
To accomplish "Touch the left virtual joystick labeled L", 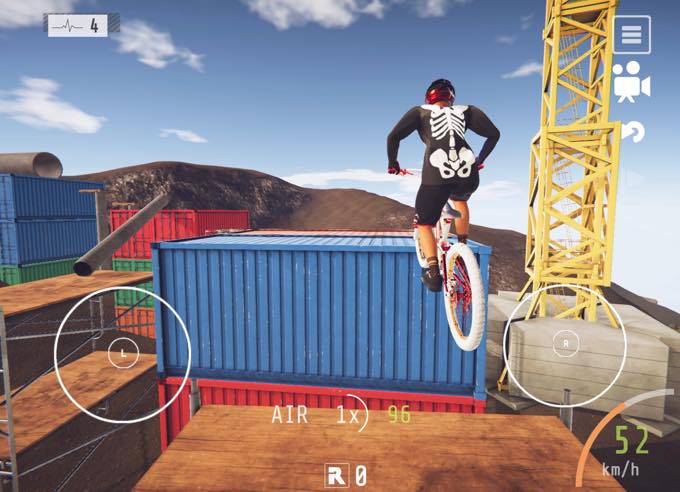I will click(123, 352).
